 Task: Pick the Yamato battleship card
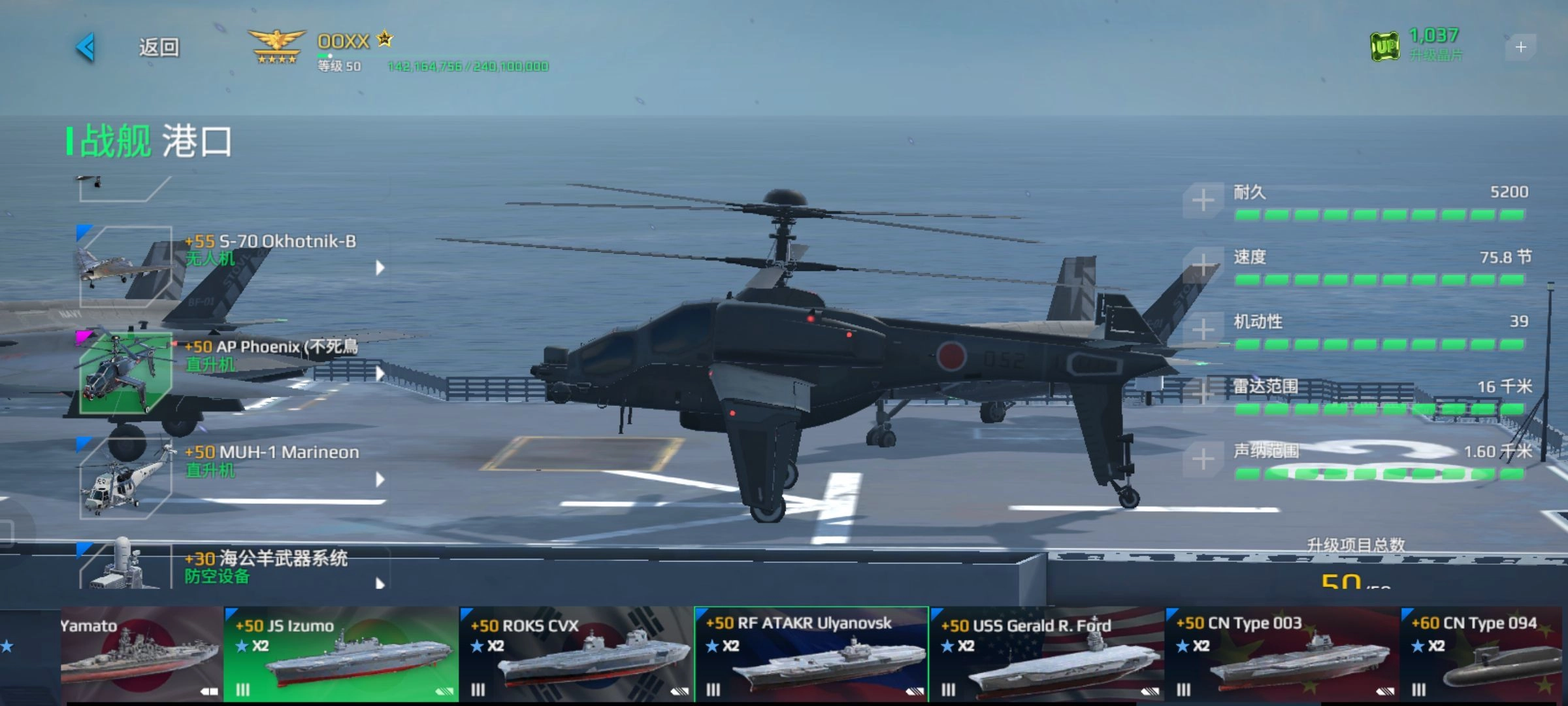point(141,654)
